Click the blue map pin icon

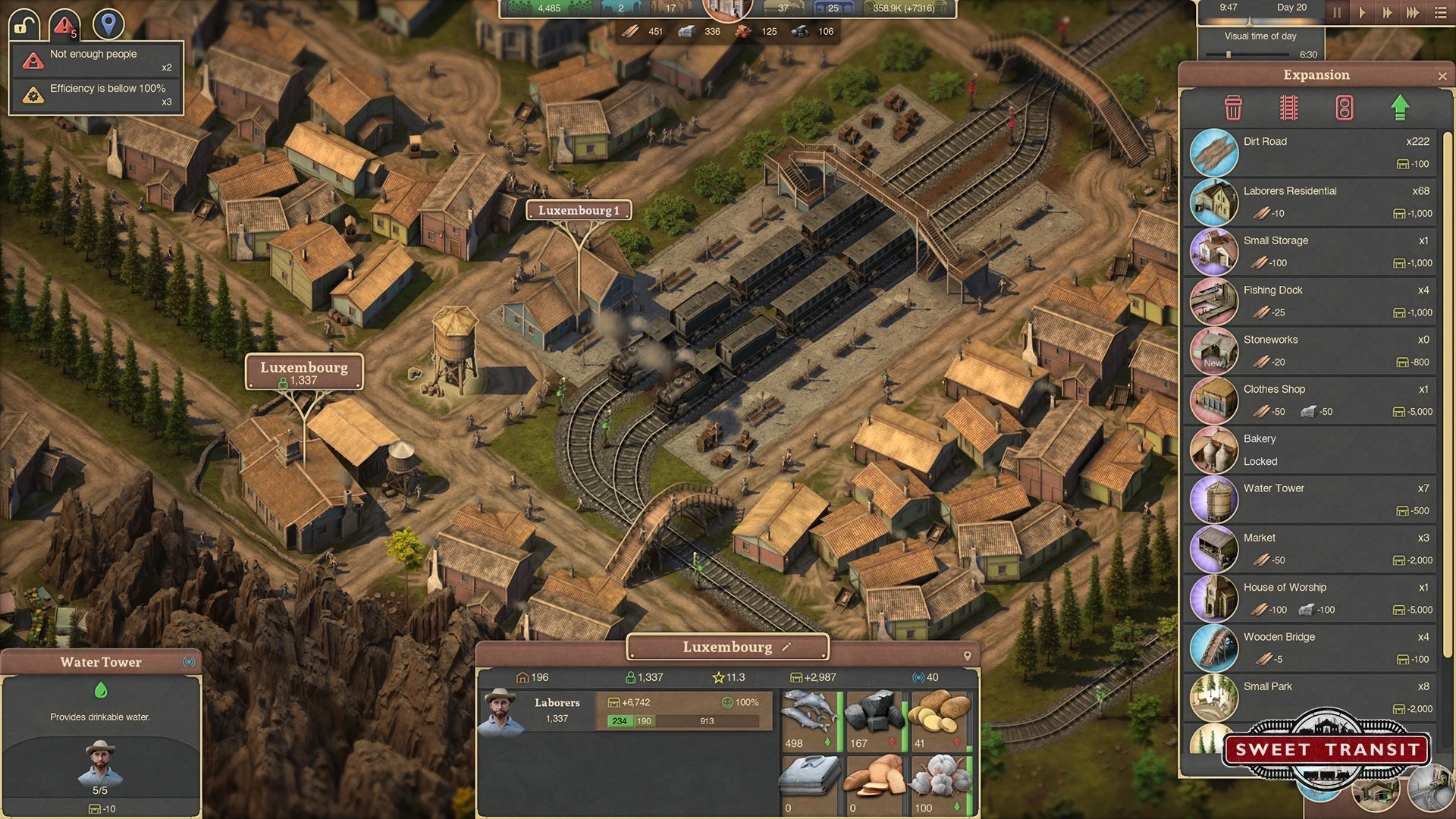[108, 24]
